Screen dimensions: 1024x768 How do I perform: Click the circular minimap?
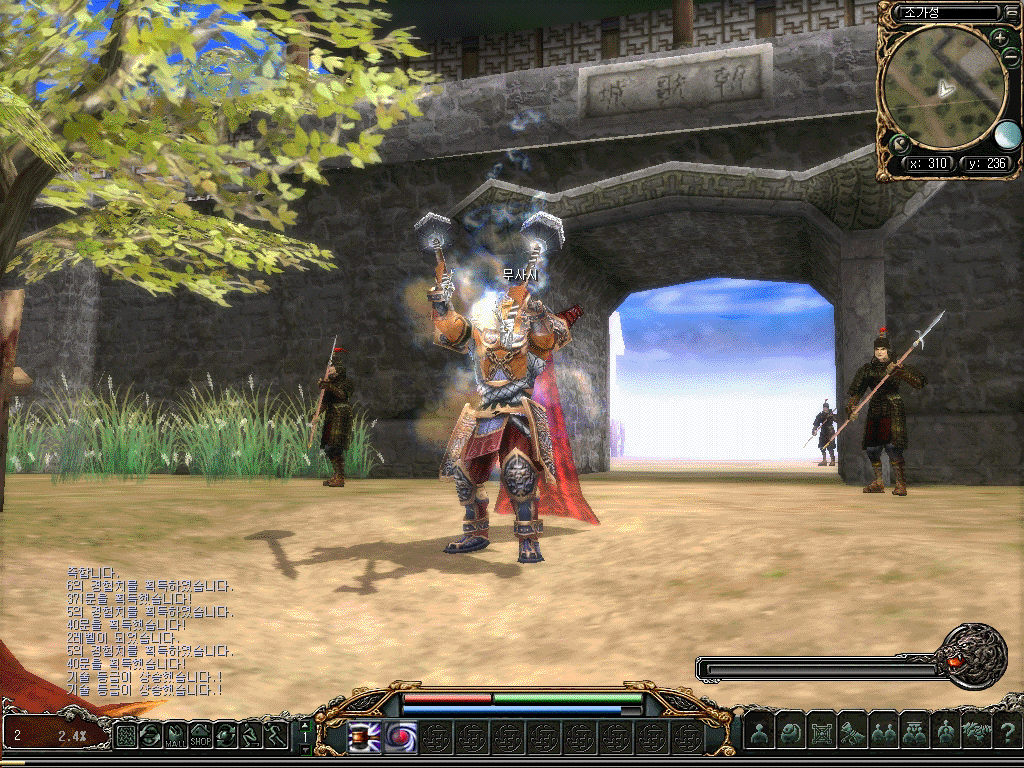pos(943,88)
